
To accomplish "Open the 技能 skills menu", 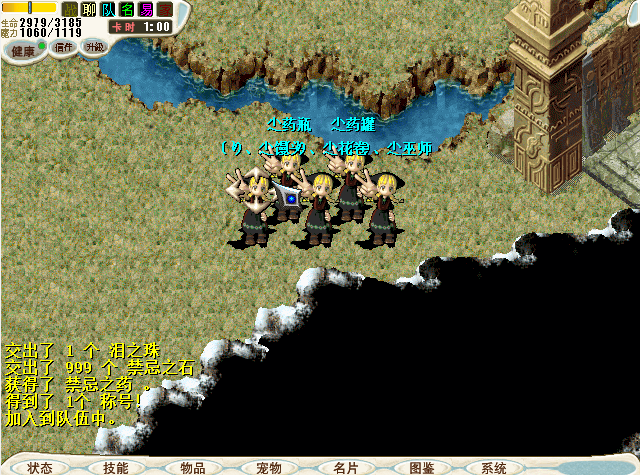I will (x=115, y=467).
